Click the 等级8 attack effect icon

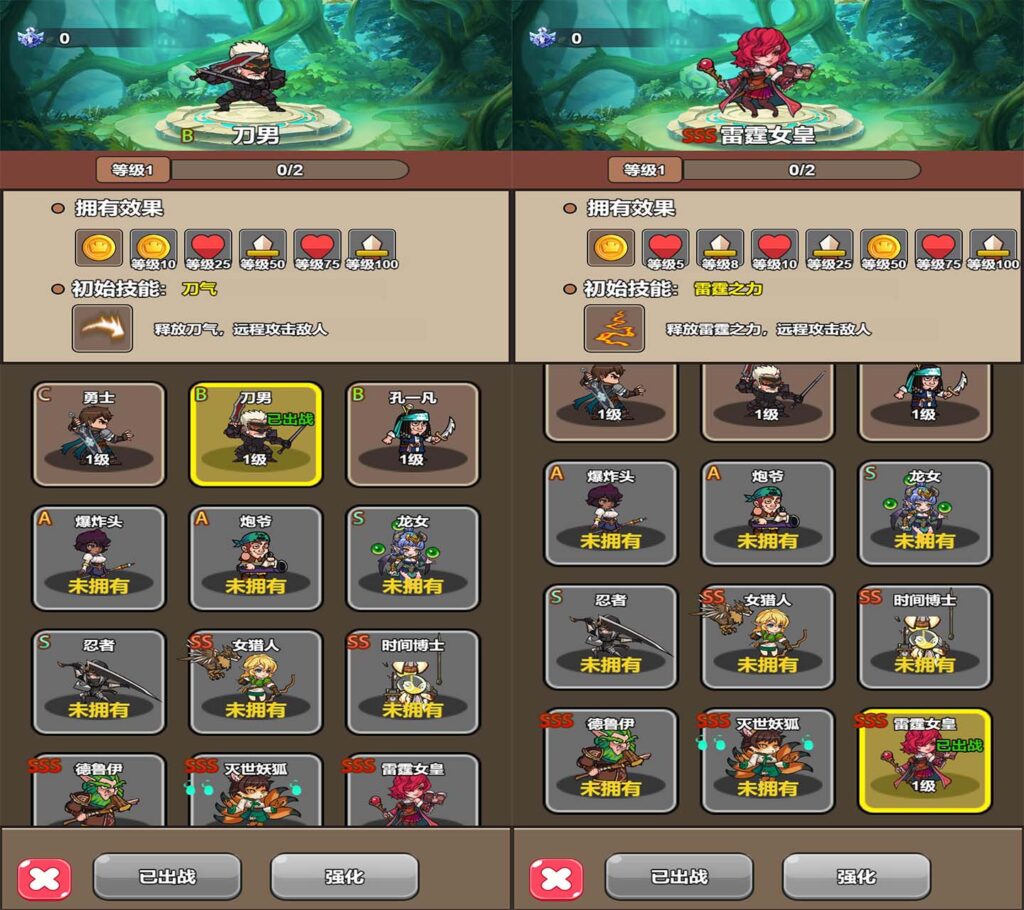pyautogui.click(x=720, y=248)
